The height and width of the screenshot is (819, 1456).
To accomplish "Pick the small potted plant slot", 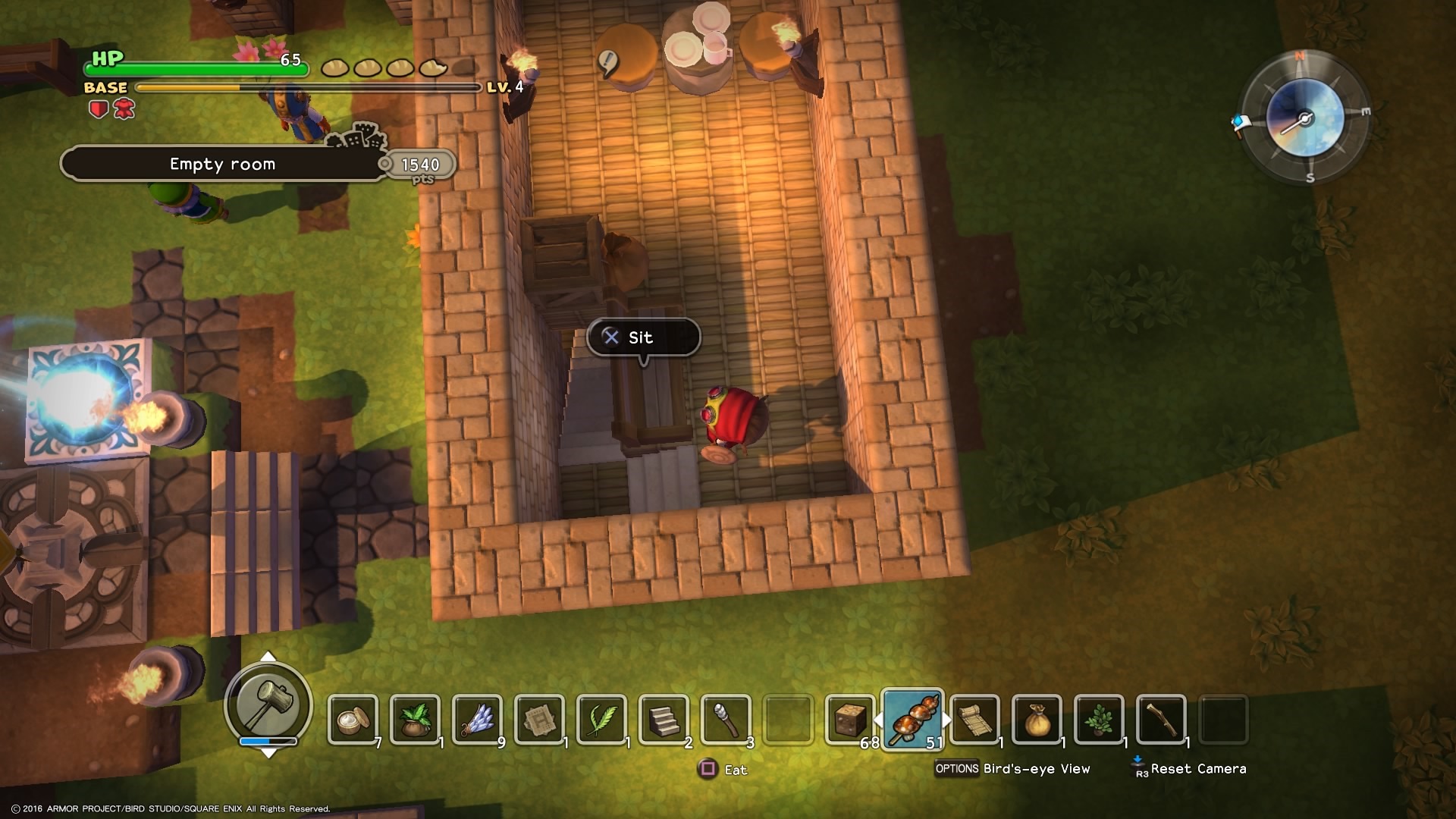I will tap(1099, 719).
